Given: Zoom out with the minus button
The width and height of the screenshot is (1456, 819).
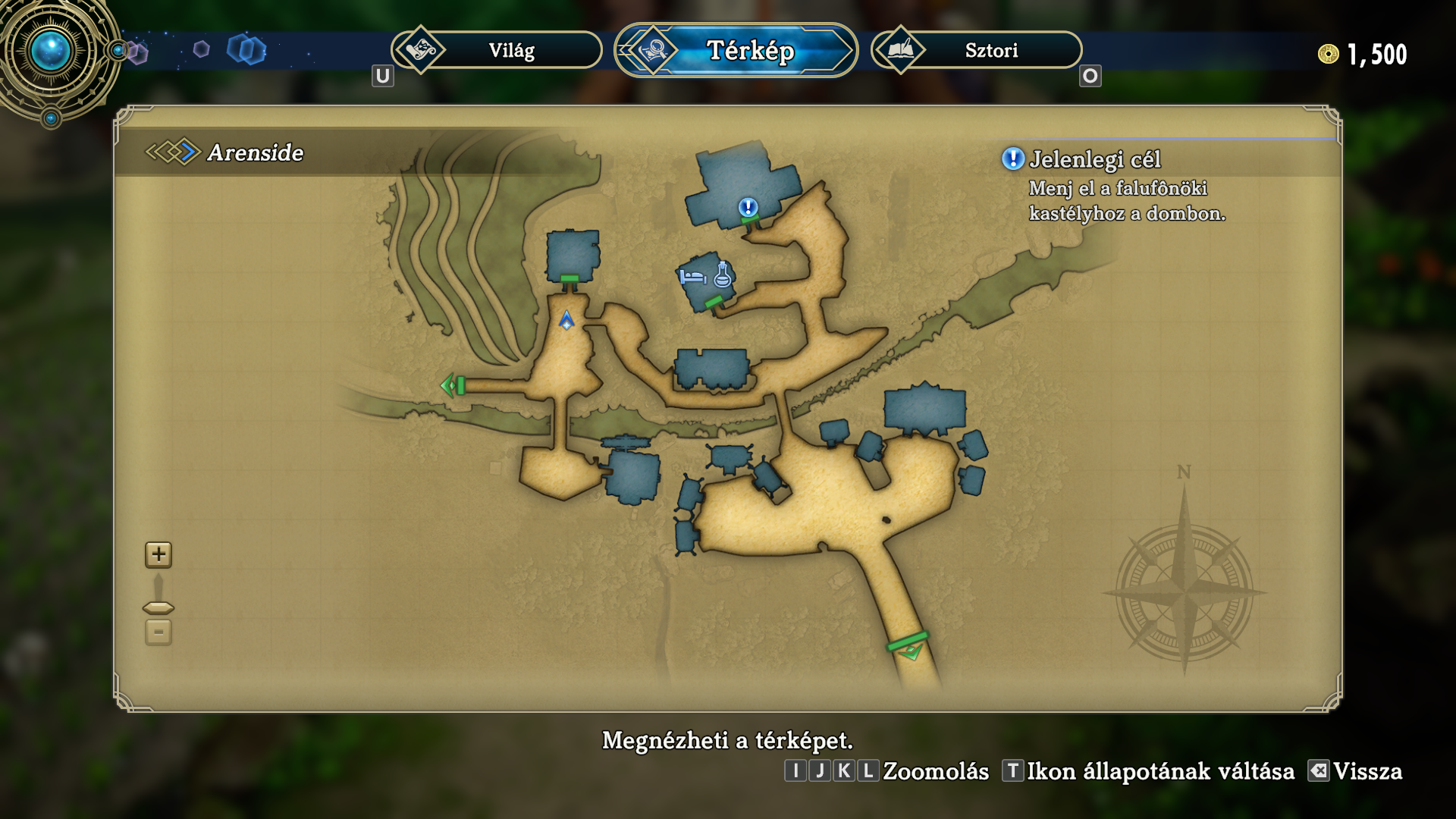Looking at the screenshot, I should click(x=158, y=632).
